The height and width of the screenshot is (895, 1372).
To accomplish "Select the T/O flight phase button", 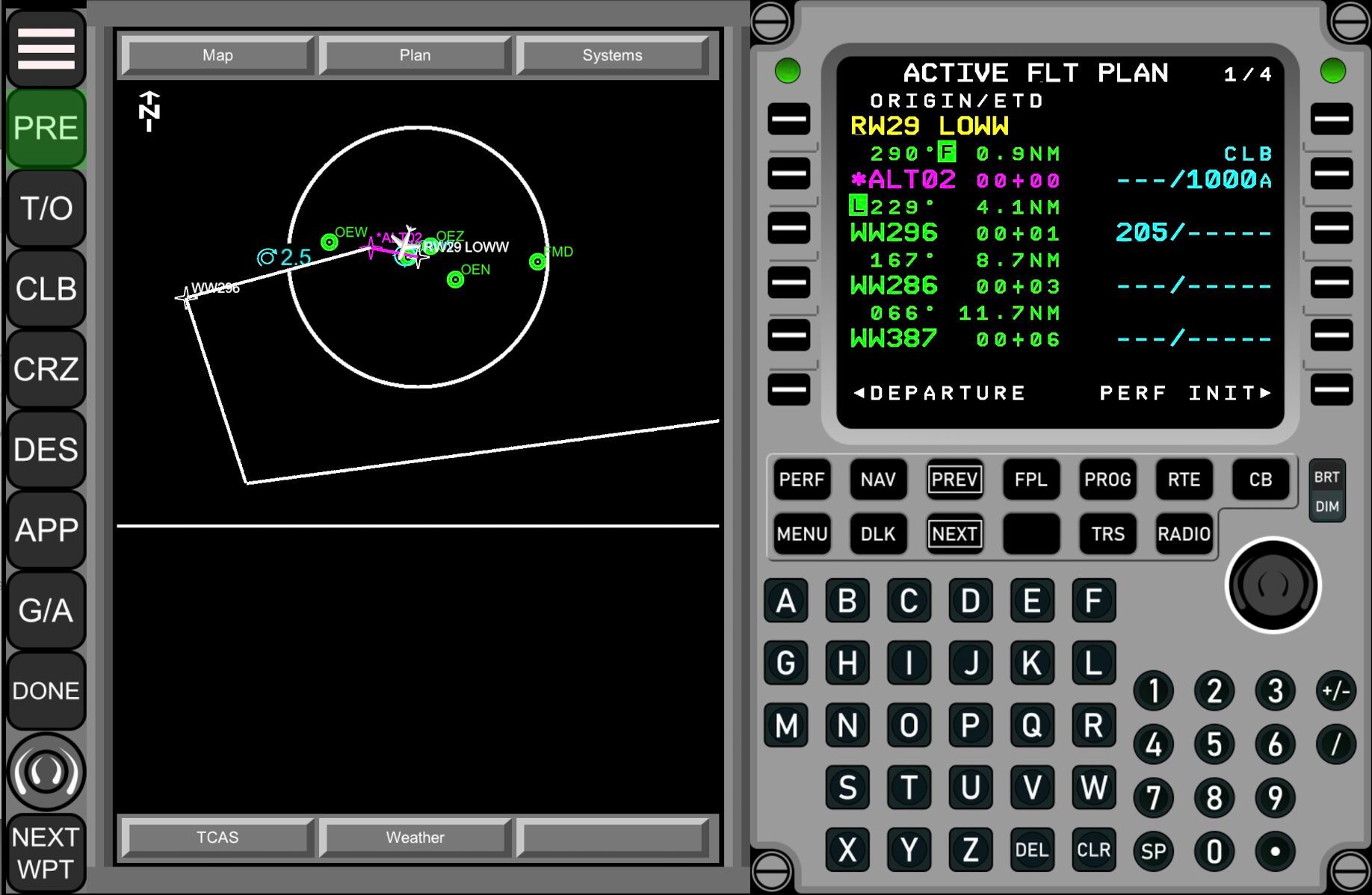I will click(46, 208).
